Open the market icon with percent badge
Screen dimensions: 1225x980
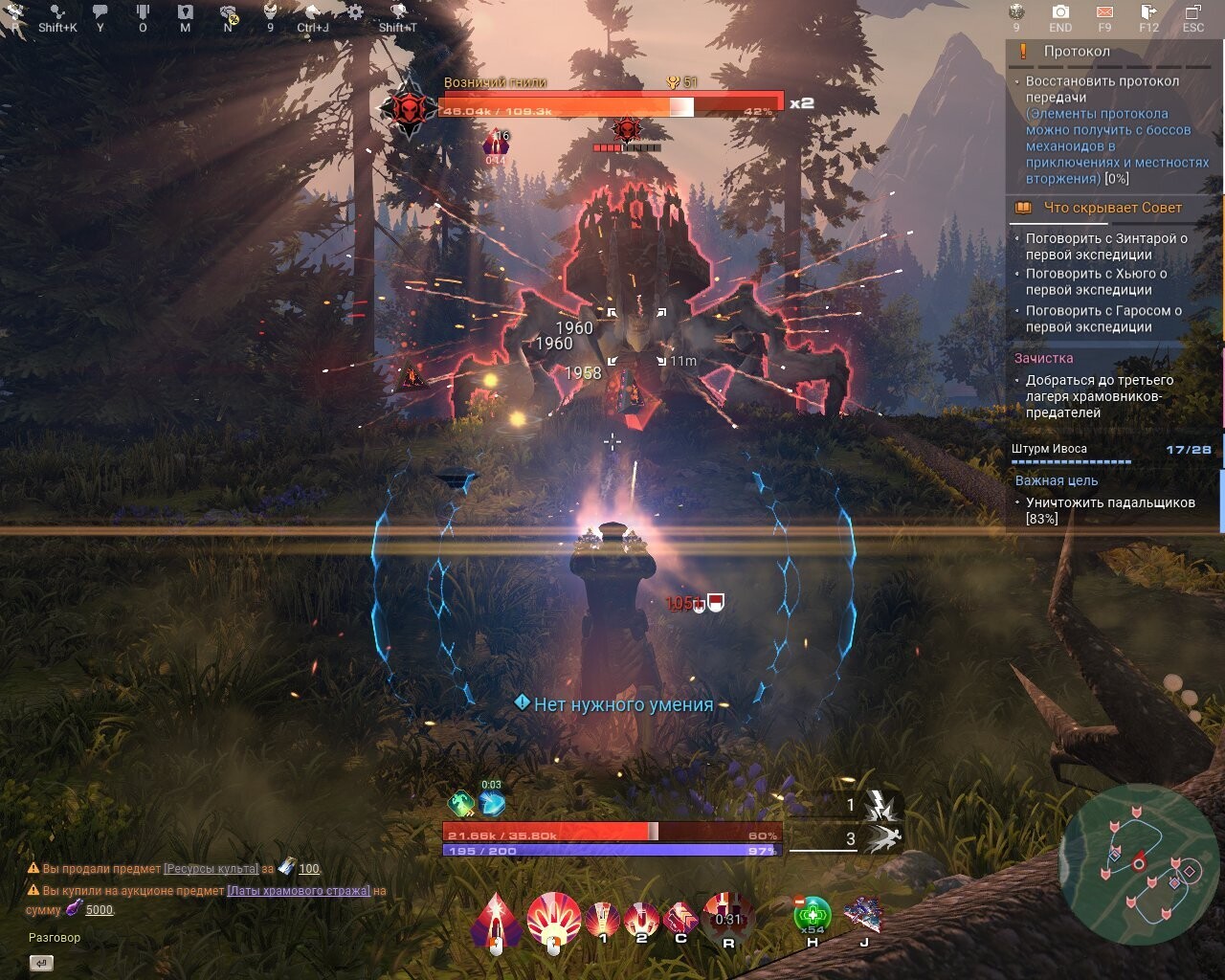229,12
